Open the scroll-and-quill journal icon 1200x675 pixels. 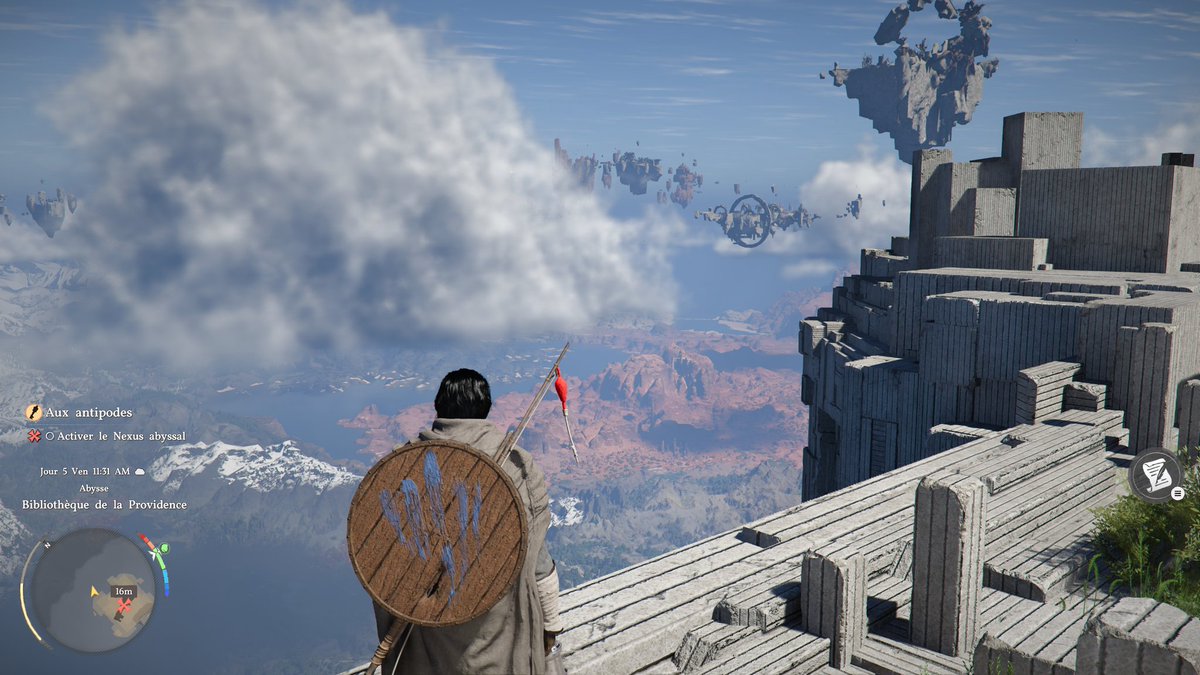(1154, 475)
